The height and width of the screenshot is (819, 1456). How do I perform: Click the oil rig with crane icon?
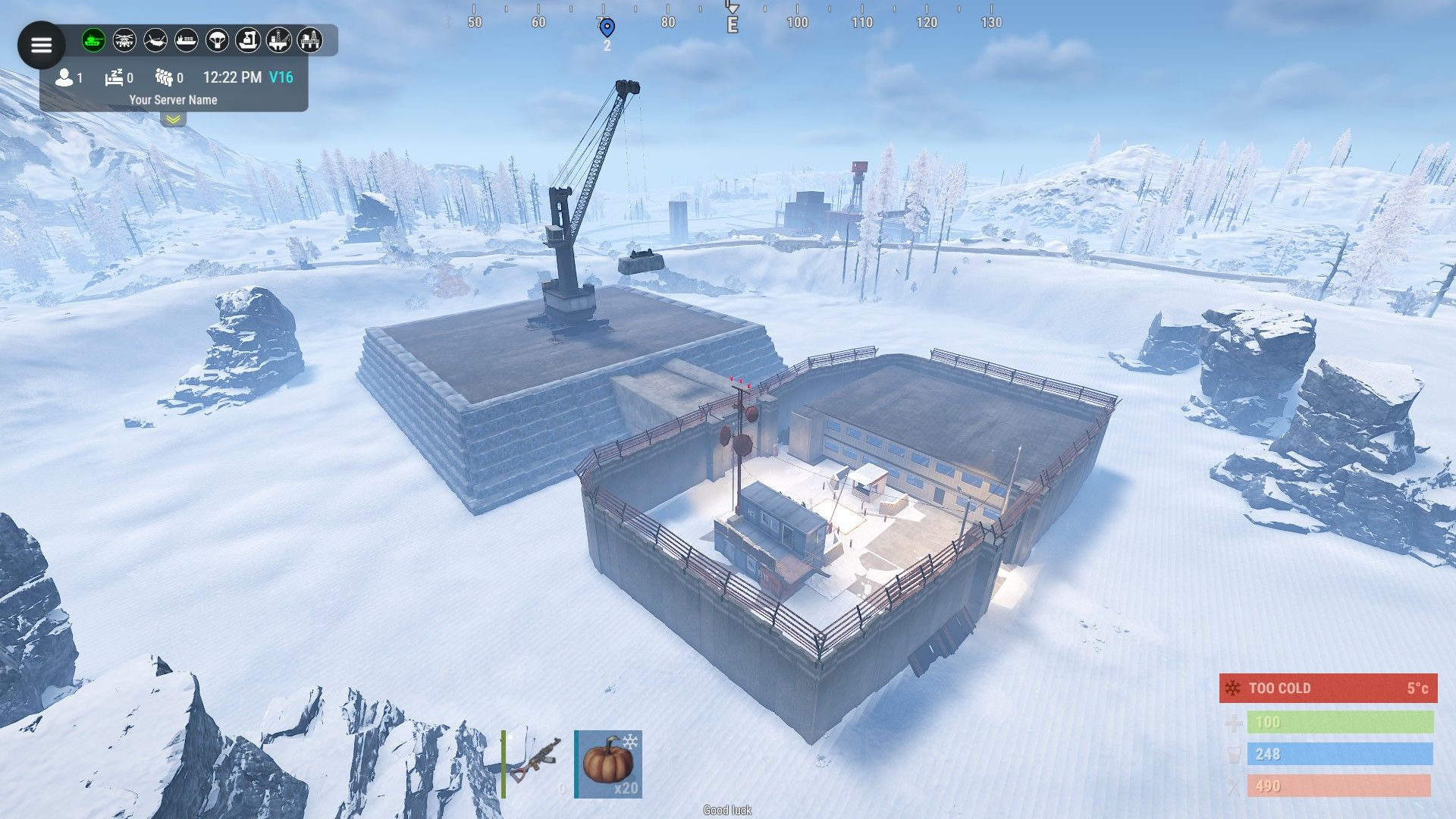[x=279, y=40]
